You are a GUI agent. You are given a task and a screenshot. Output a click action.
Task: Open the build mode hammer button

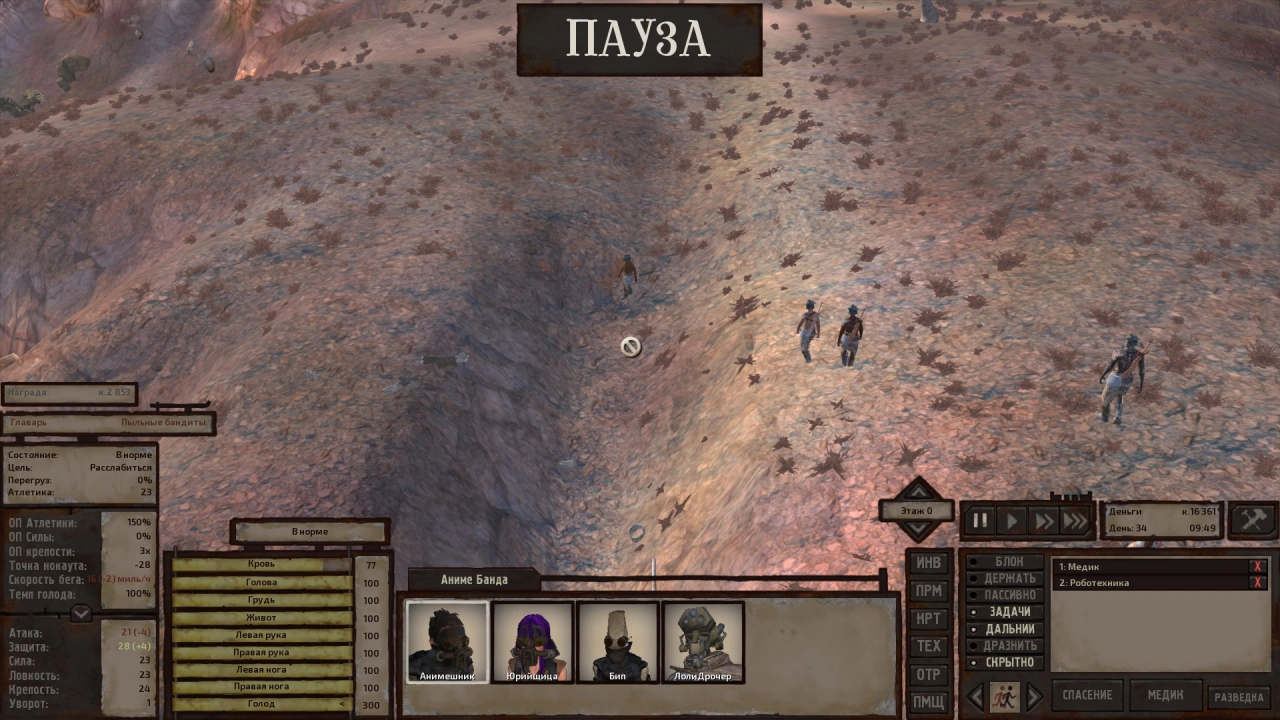coord(1252,520)
